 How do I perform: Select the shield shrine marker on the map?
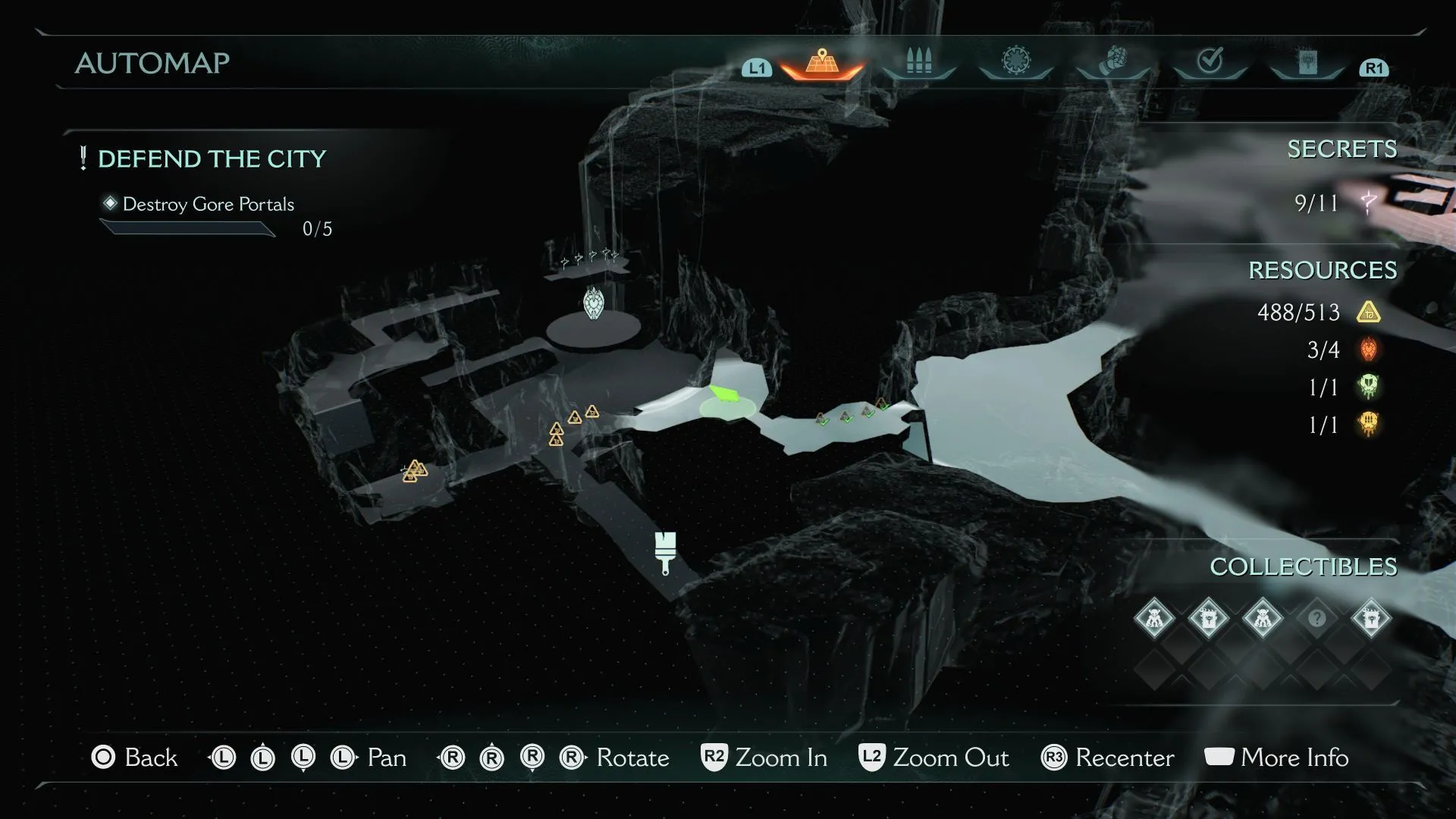[x=593, y=303]
